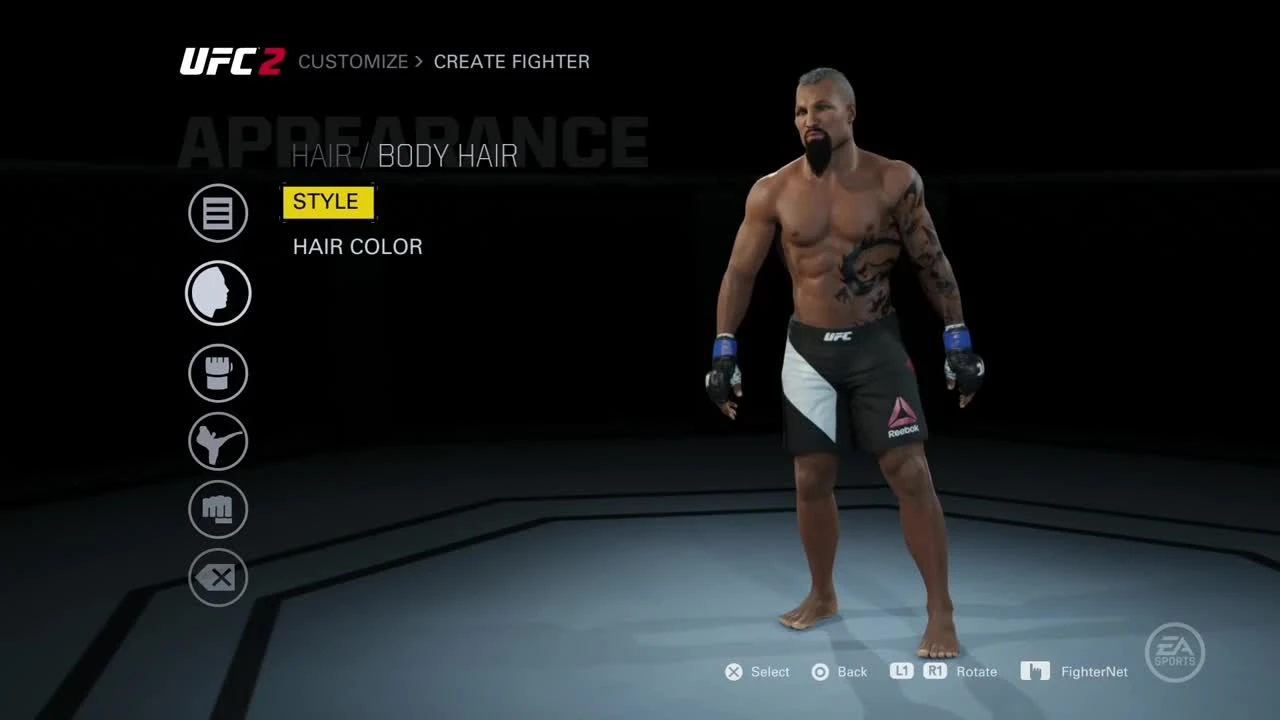Click the erase/delete icon at sidebar bottom
This screenshot has height=720, width=1280.
pyautogui.click(x=218, y=578)
